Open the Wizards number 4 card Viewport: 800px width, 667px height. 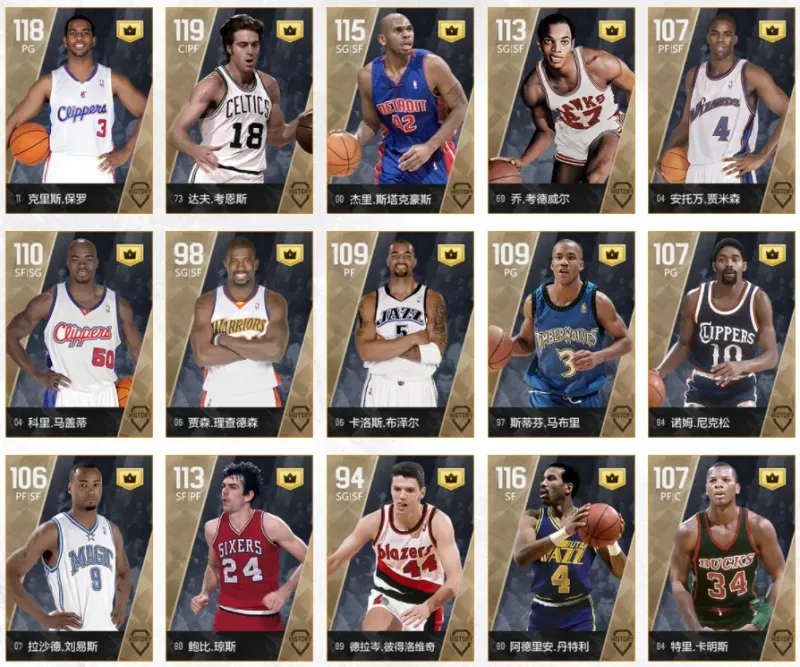(722, 110)
